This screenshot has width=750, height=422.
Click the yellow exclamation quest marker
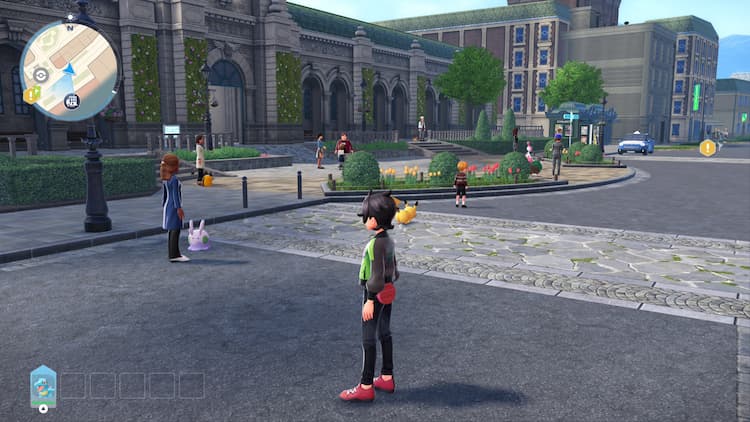(708, 148)
